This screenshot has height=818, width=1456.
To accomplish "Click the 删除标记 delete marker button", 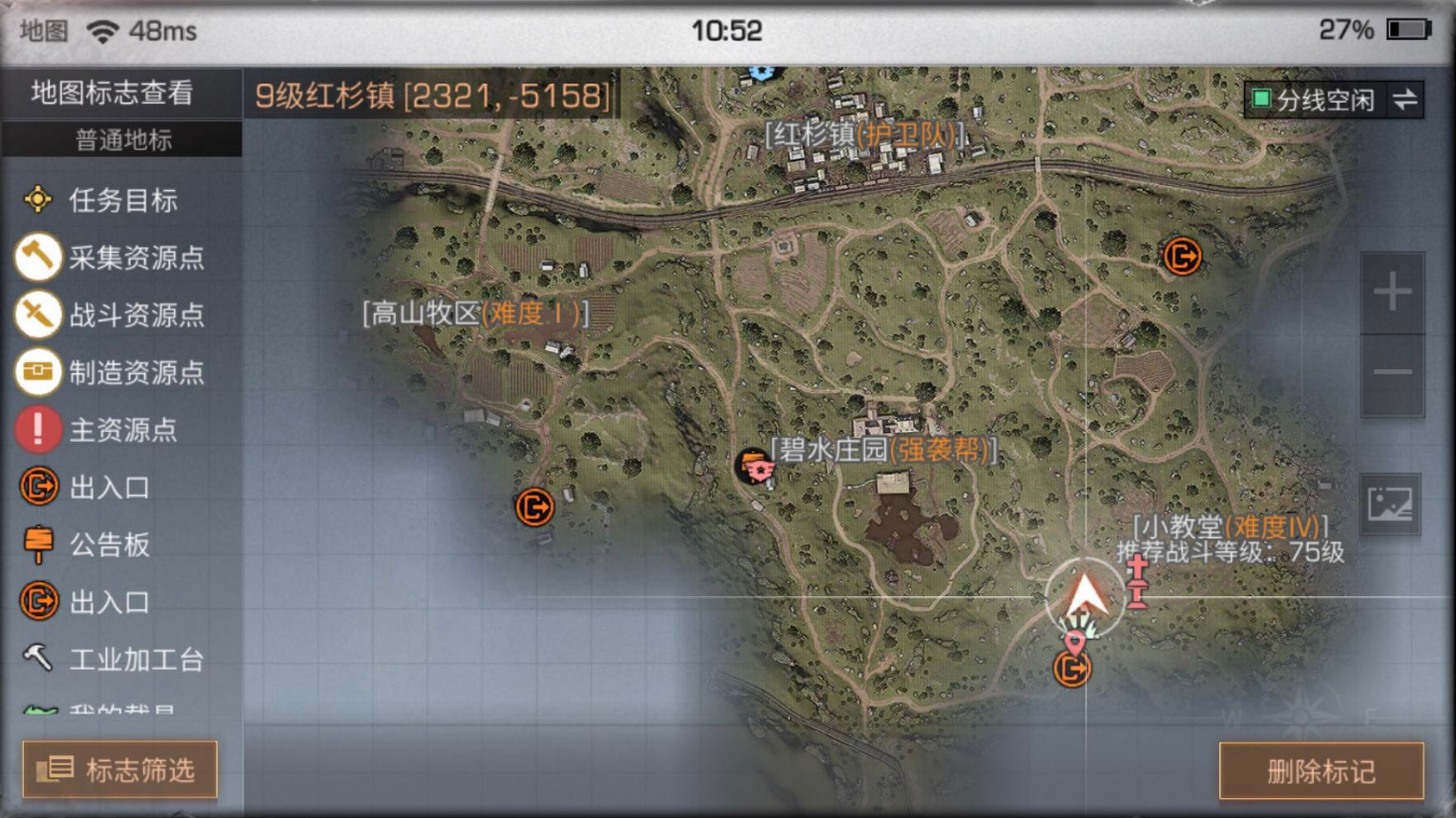I will (x=1321, y=771).
